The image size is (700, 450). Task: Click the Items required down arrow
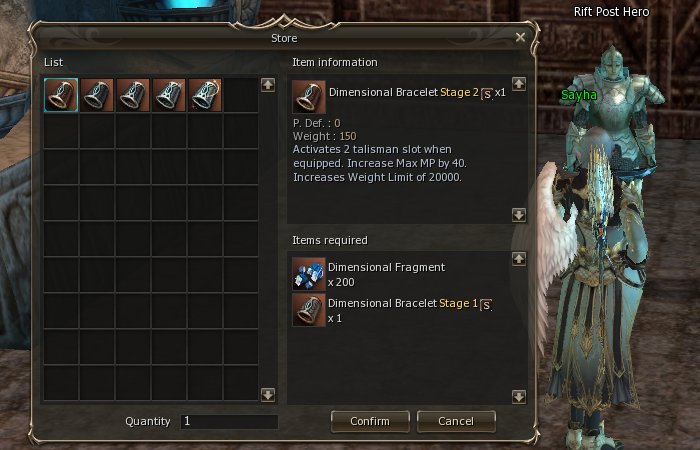[518, 396]
